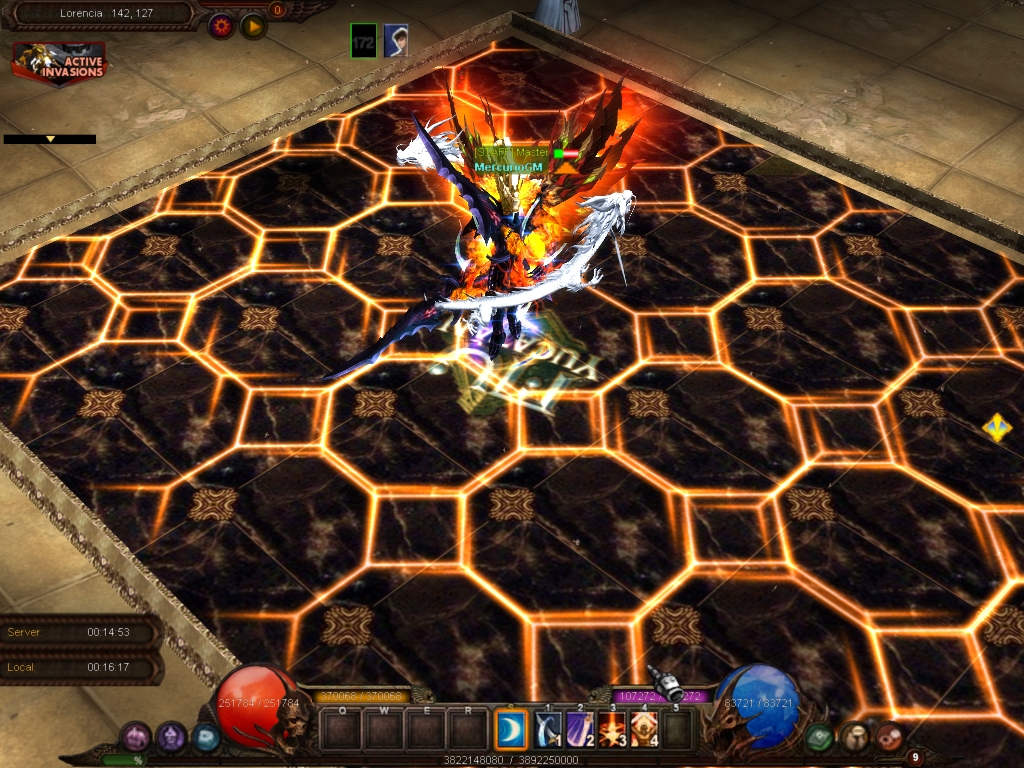Open the Active Invasions panel
Screen dimensions: 1024x768
[59, 61]
